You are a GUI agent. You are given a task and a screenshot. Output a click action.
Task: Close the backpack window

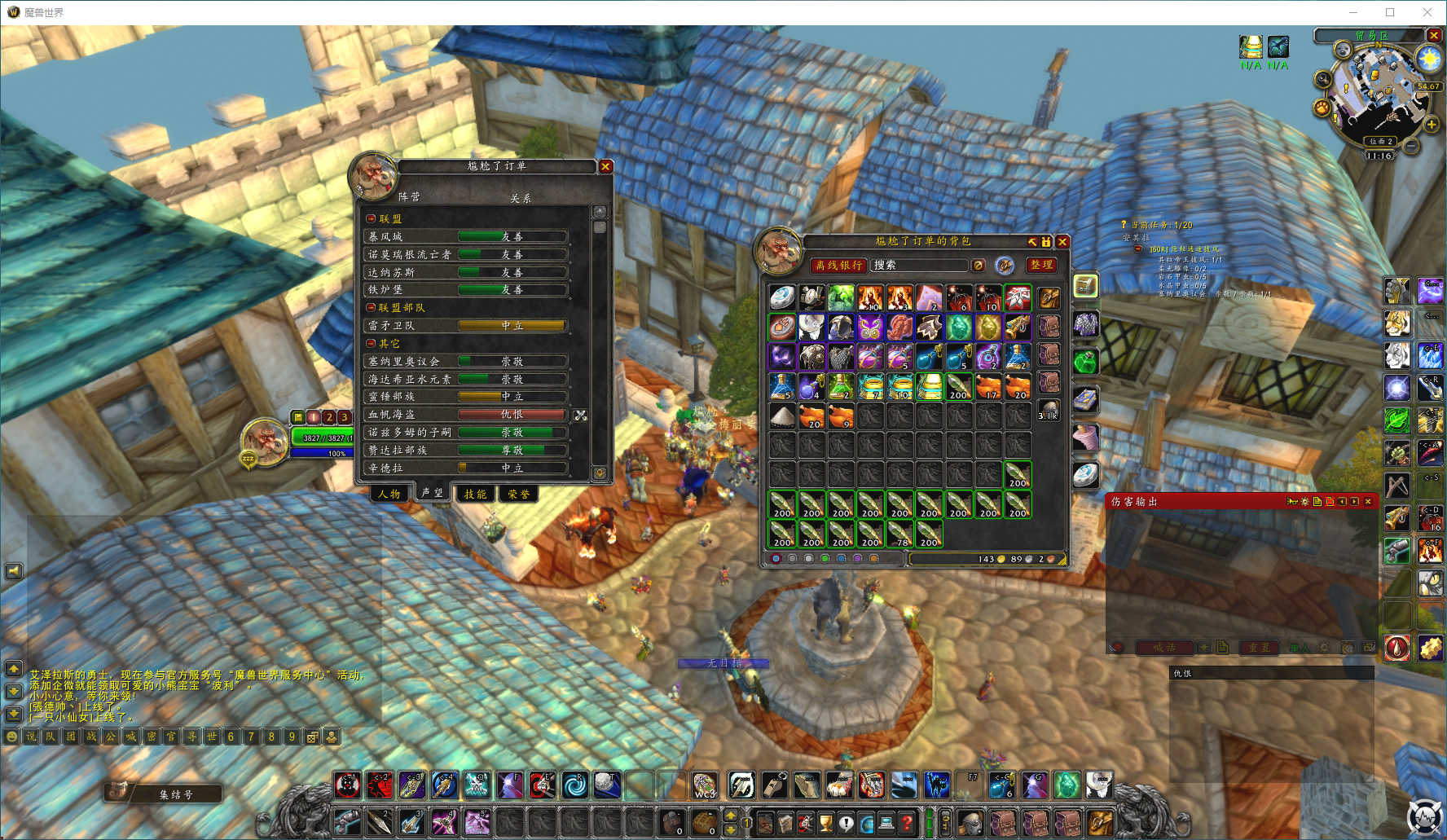click(x=1062, y=242)
